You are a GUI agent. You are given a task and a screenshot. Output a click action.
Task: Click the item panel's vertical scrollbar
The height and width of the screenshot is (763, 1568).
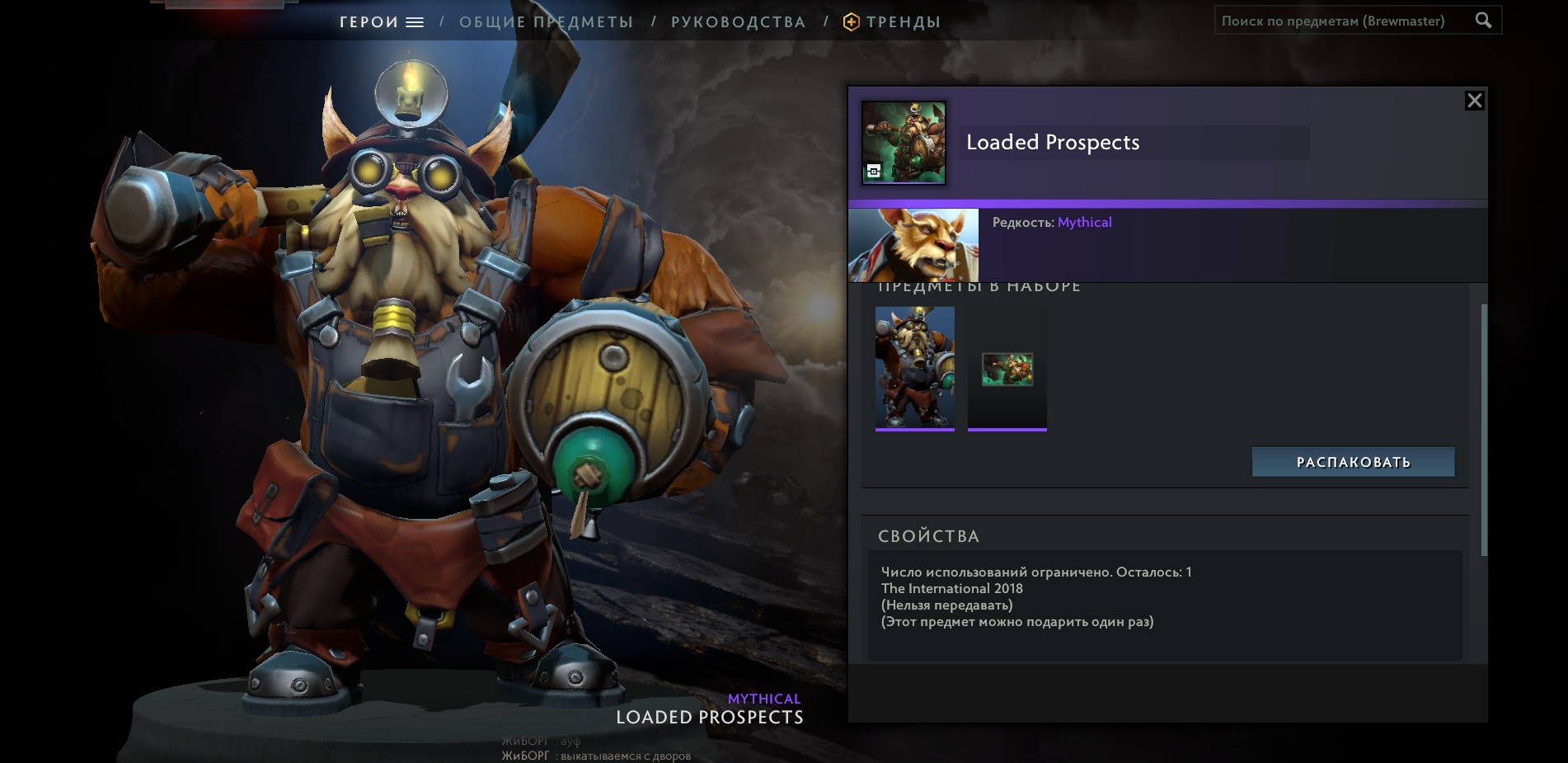[x=1484, y=429]
